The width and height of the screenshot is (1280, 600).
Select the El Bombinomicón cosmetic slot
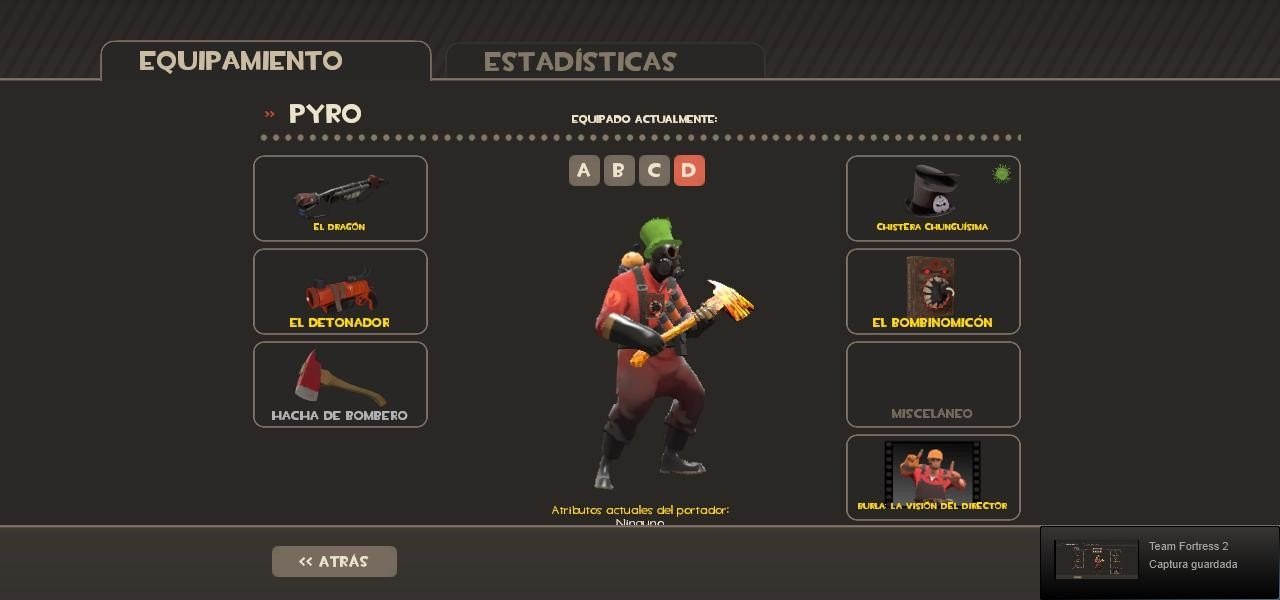tap(933, 291)
